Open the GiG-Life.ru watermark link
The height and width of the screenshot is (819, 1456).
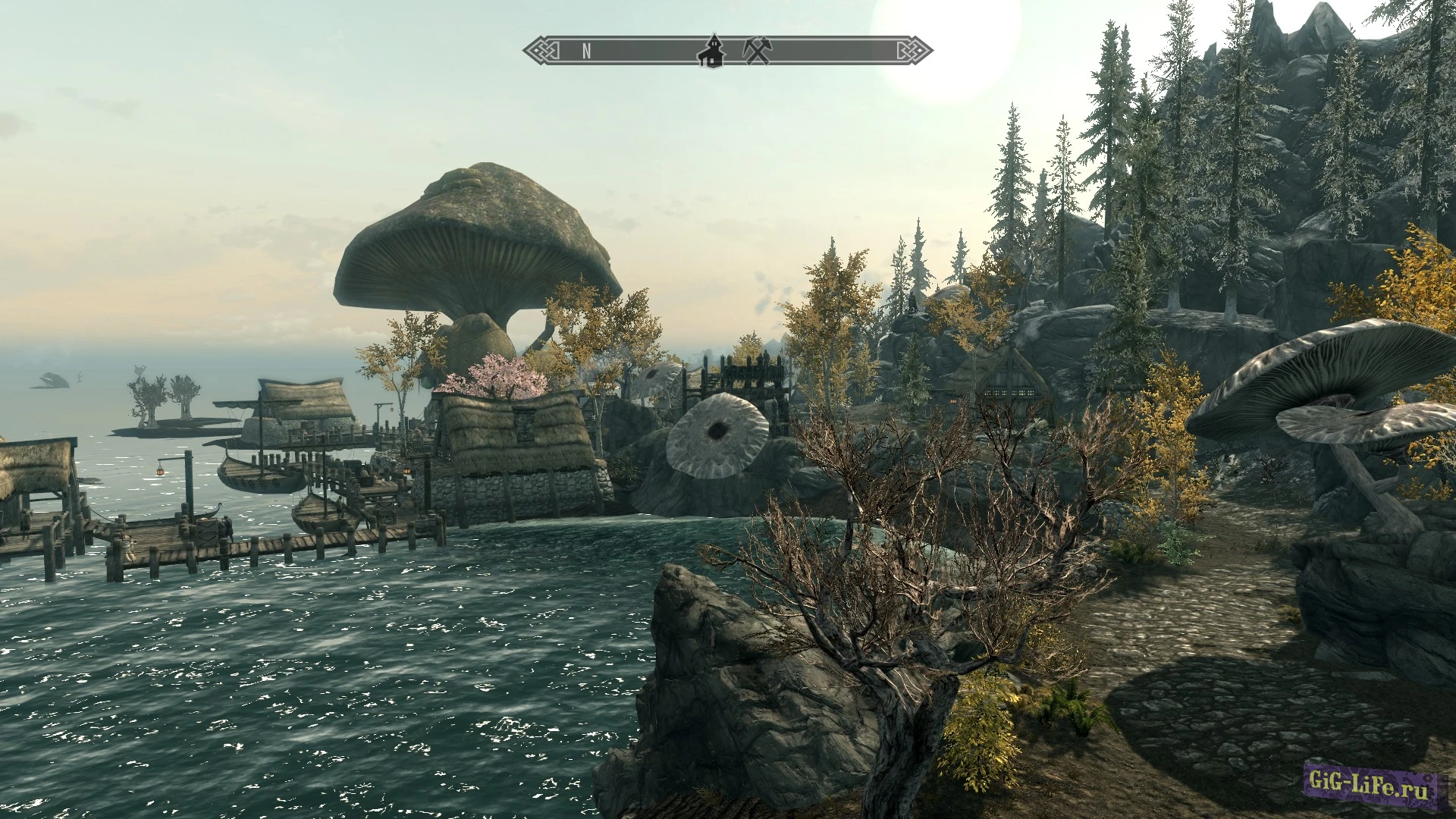pos(1370,786)
